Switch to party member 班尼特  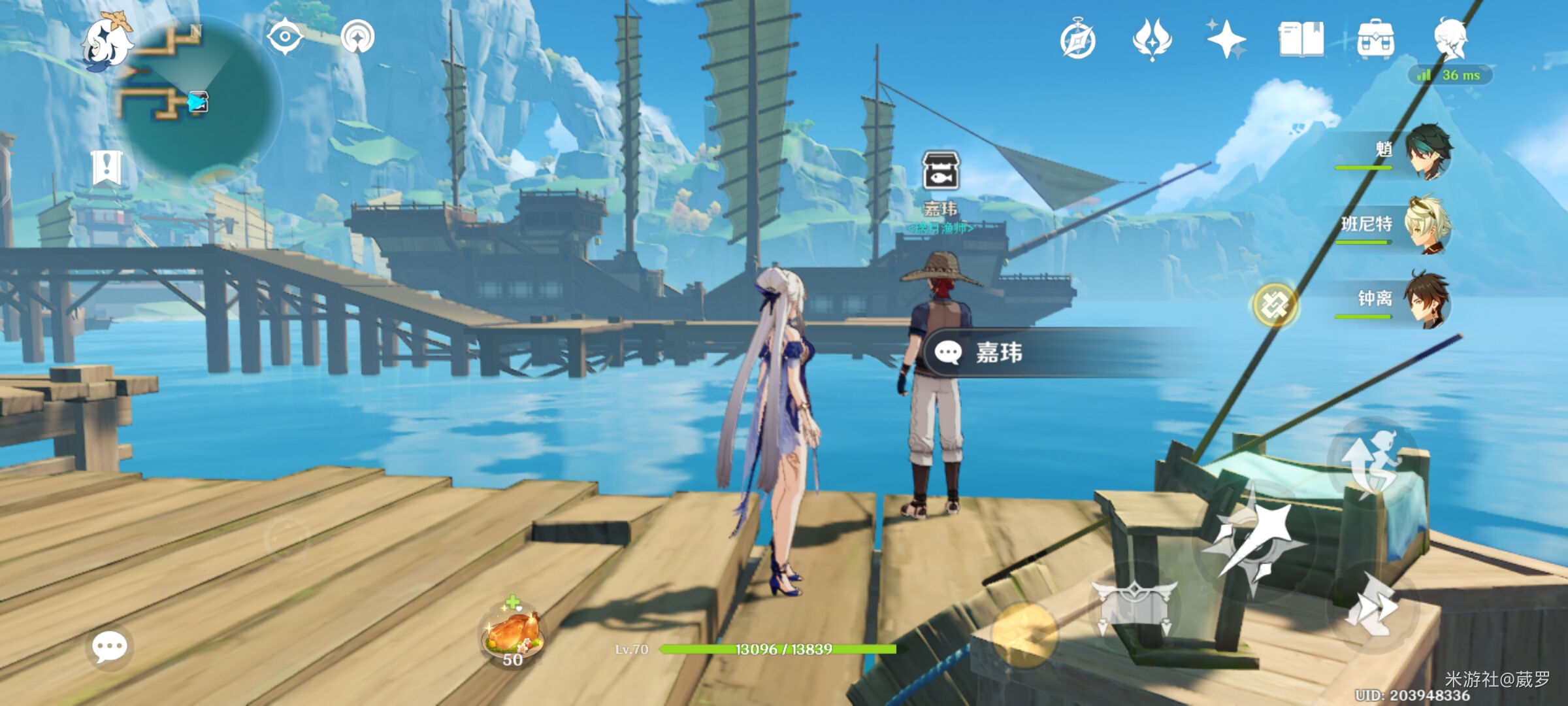pos(1428,226)
